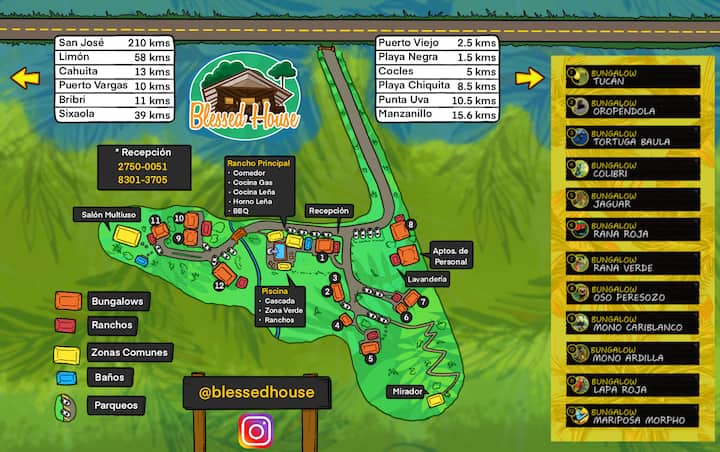The height and width of the screenshot is (452, 720).
Task: Select the Mariposa Morpho bungalow
Action: [632, 416]
